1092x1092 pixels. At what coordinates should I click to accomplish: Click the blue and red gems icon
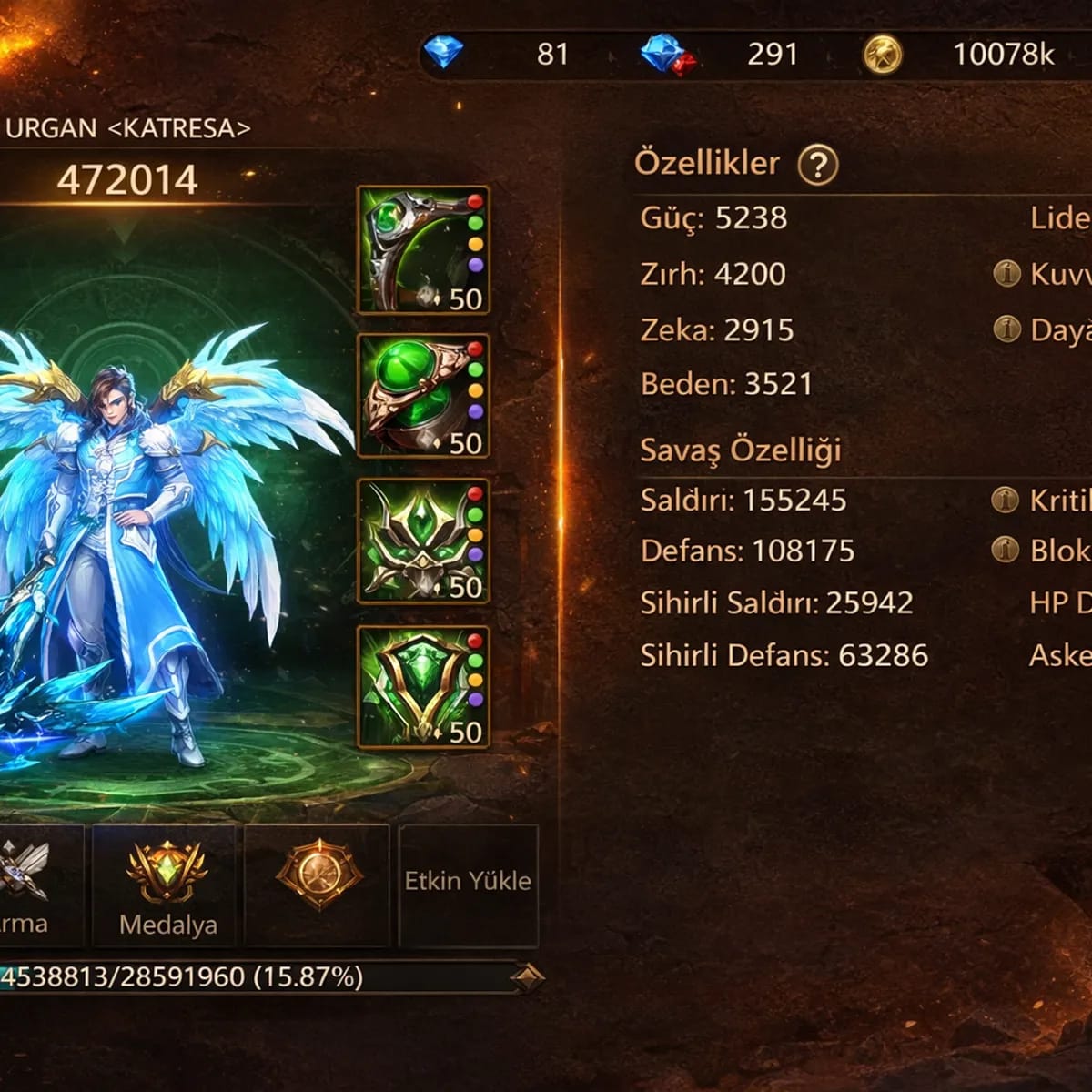(x=668, y=55)
